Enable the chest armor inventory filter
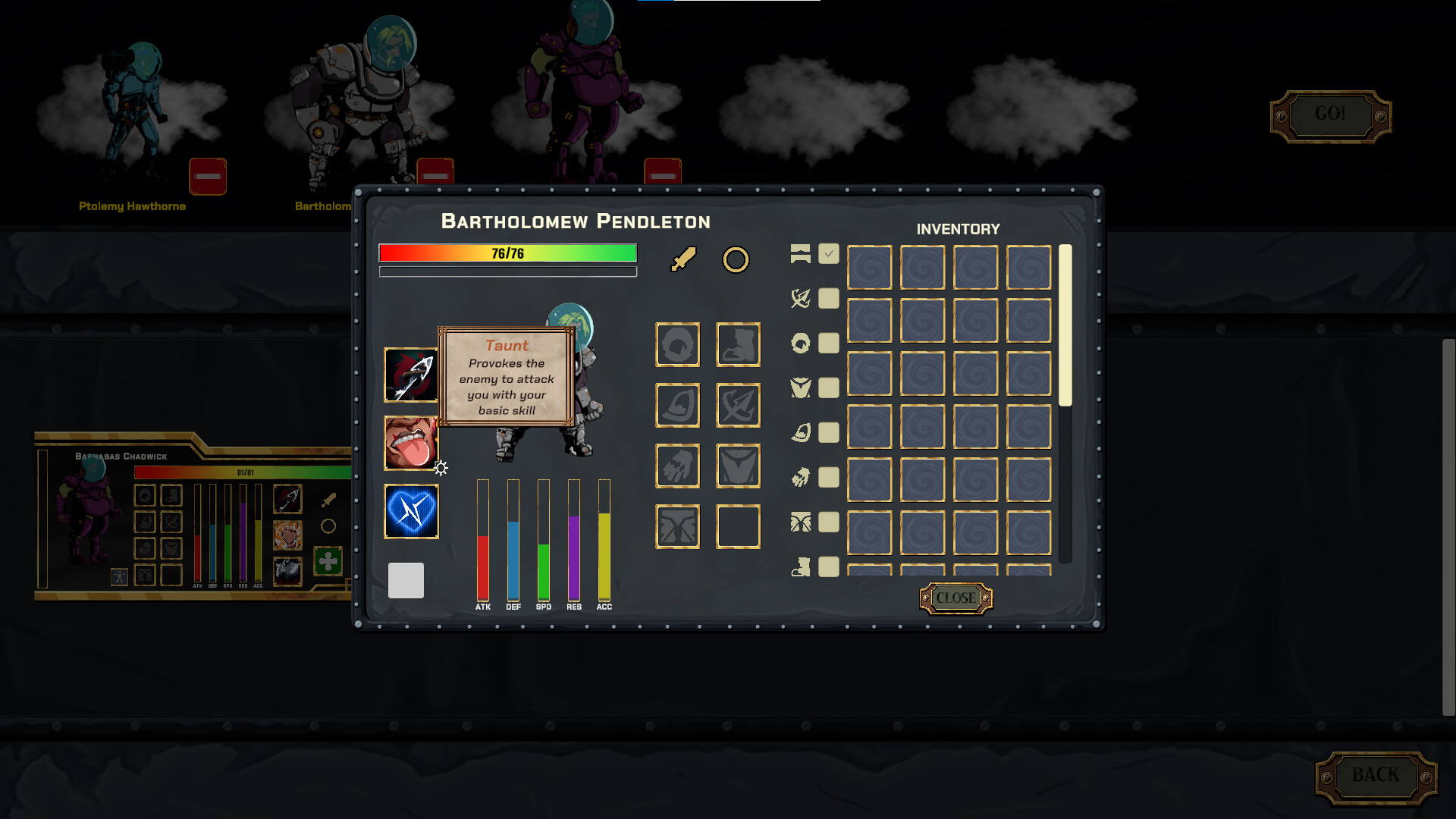The height and width of the screenshot is (819, 1456). tap(829, 388)
